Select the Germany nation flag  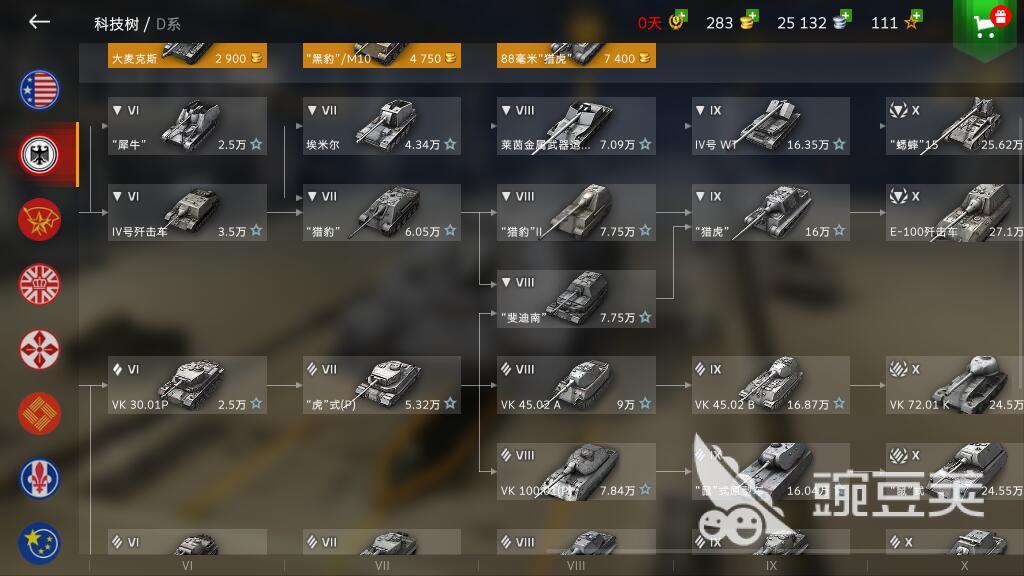click(x=40, y=154)
